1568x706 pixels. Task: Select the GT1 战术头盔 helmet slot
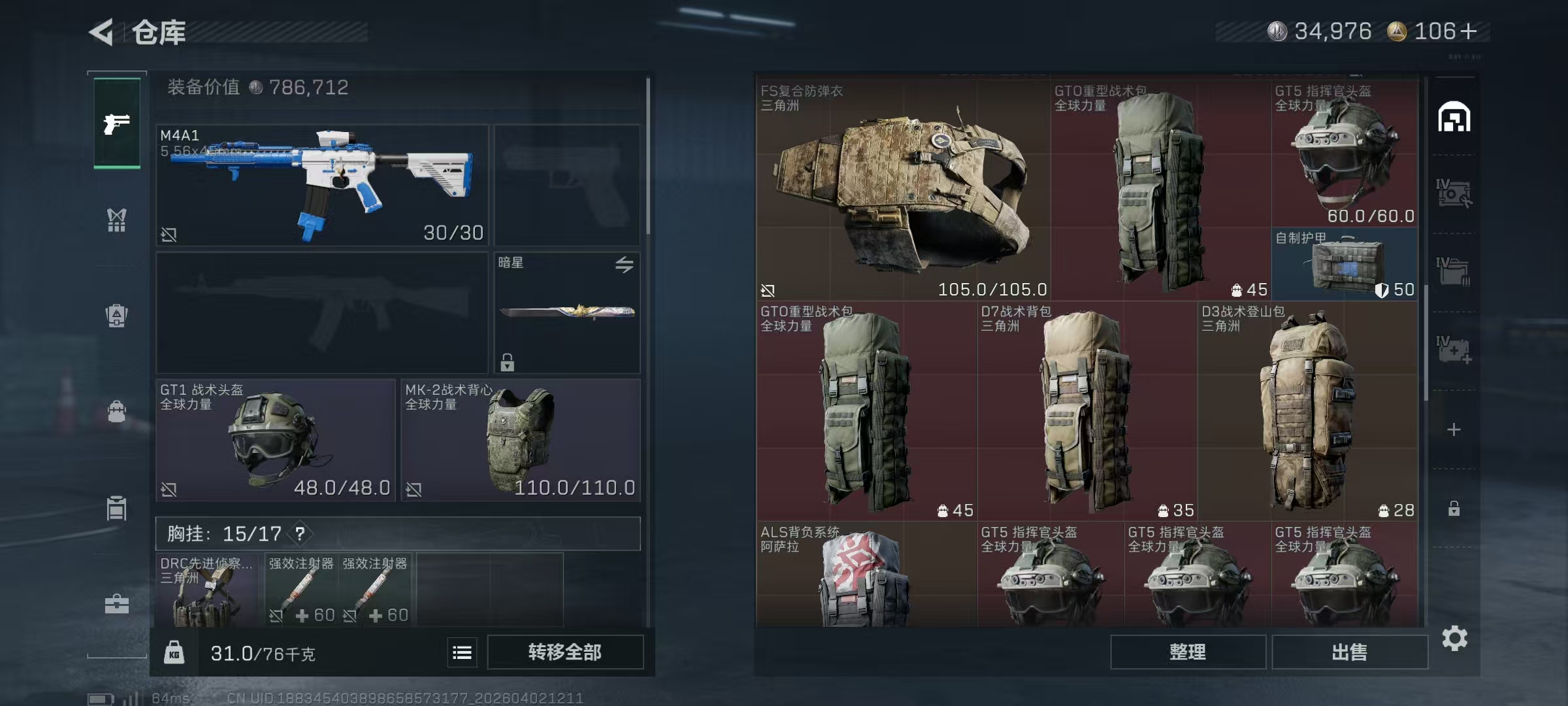click(x=275, y=440)
